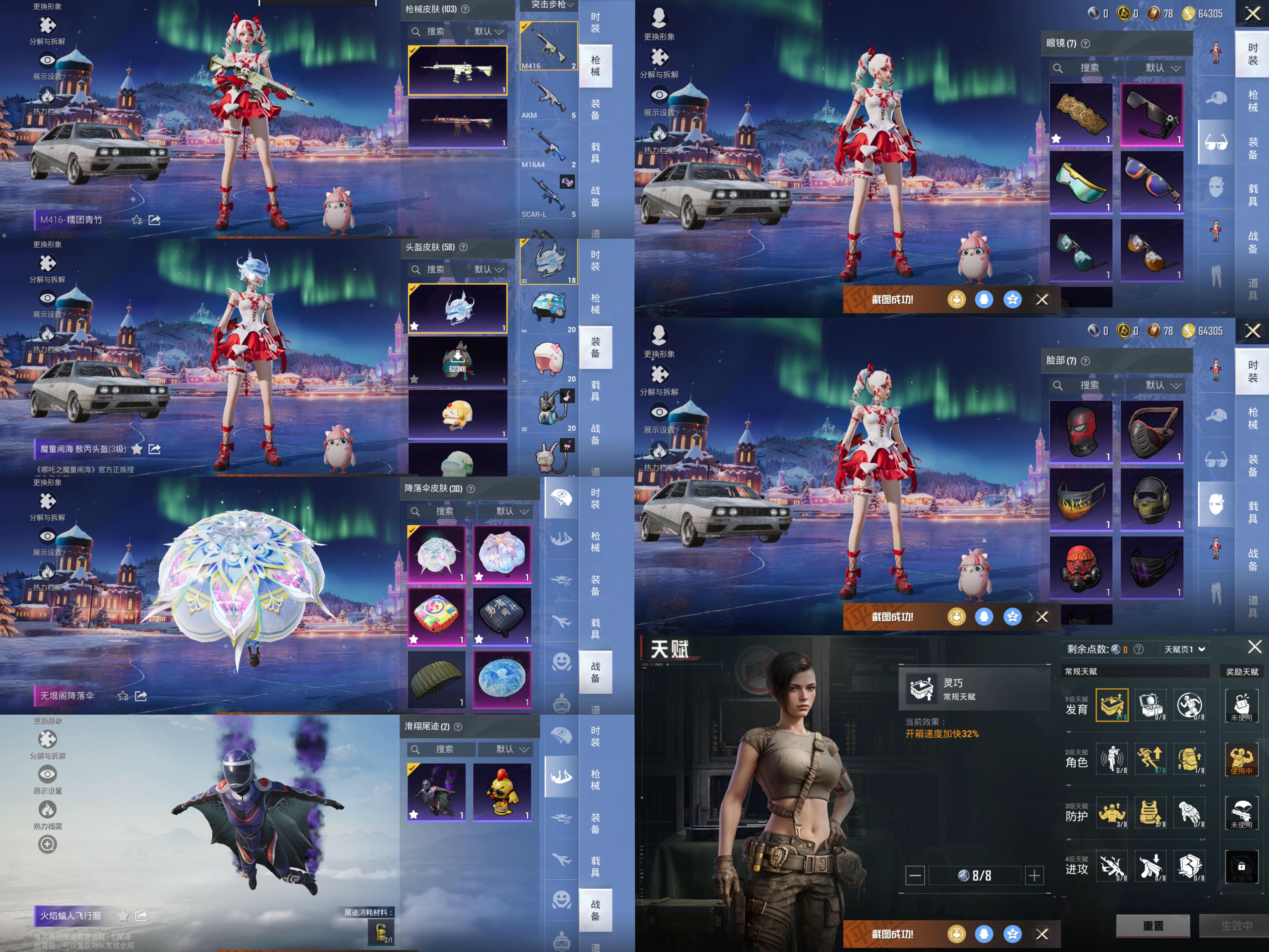Favorite the M416-糯团青竹 skin with the star
The image size is (1269, 952).
137,220
